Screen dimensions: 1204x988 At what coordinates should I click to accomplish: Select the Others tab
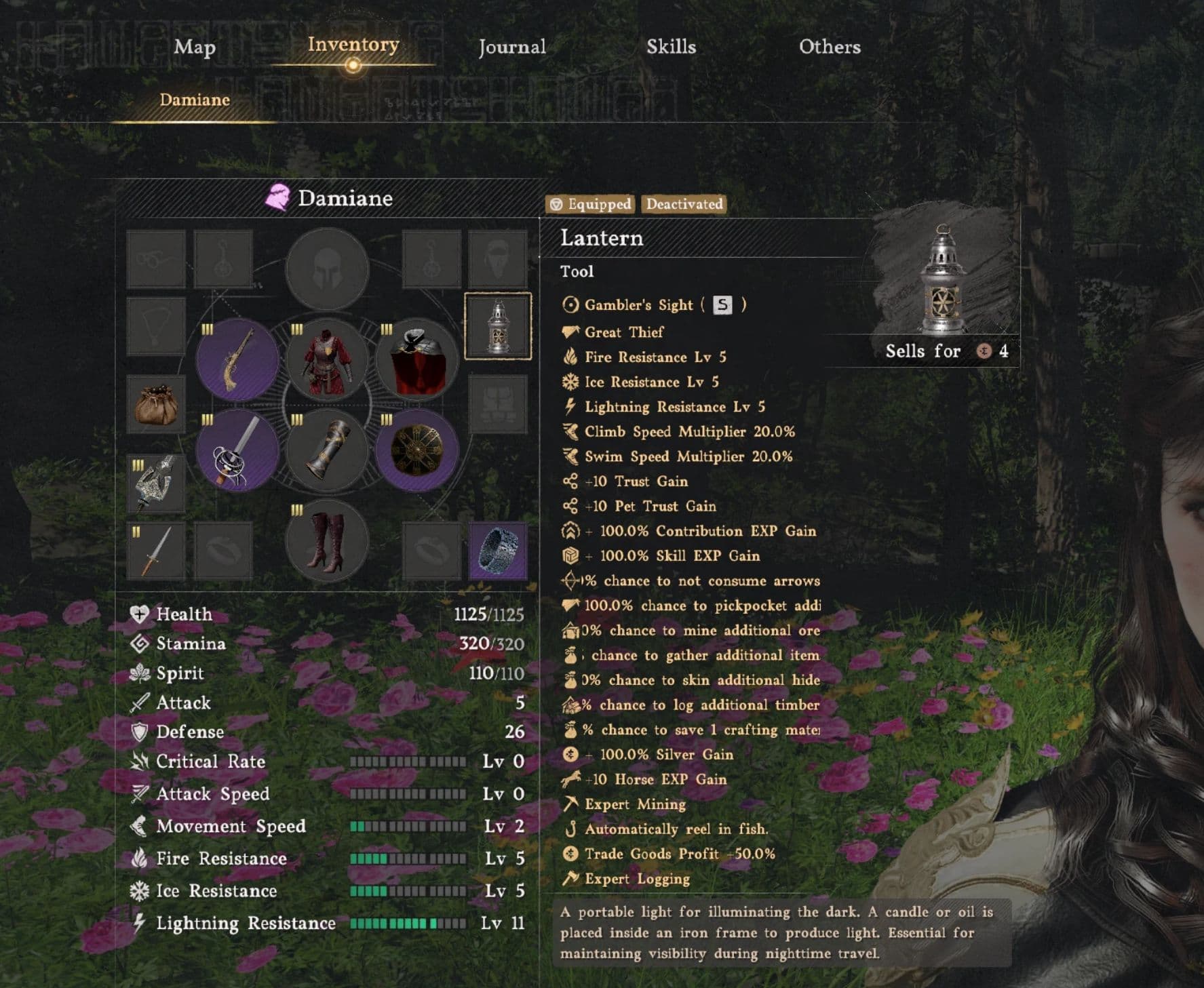(830, 47)
